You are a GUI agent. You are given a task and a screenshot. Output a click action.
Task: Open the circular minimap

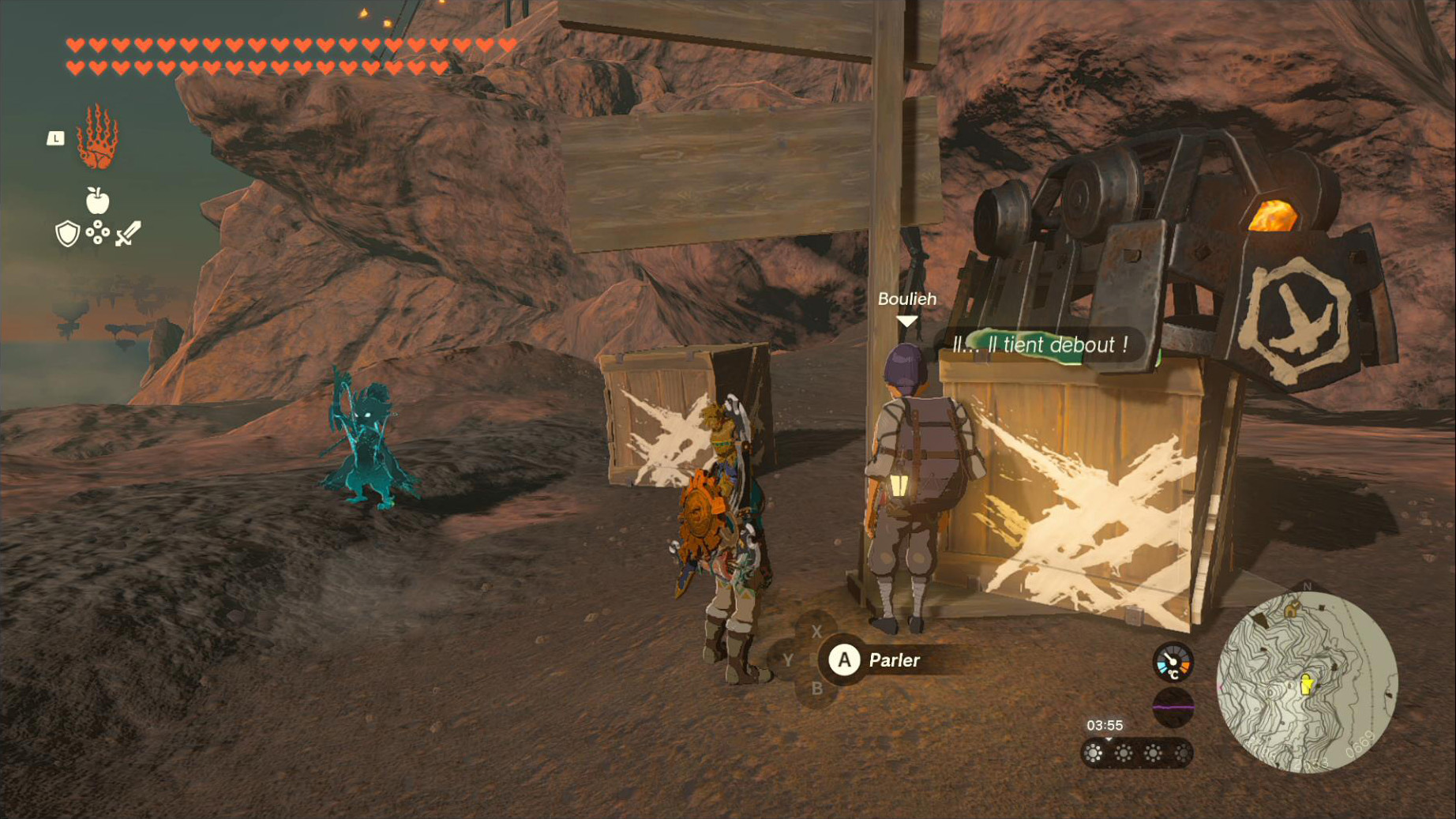tap(1307, 682)
